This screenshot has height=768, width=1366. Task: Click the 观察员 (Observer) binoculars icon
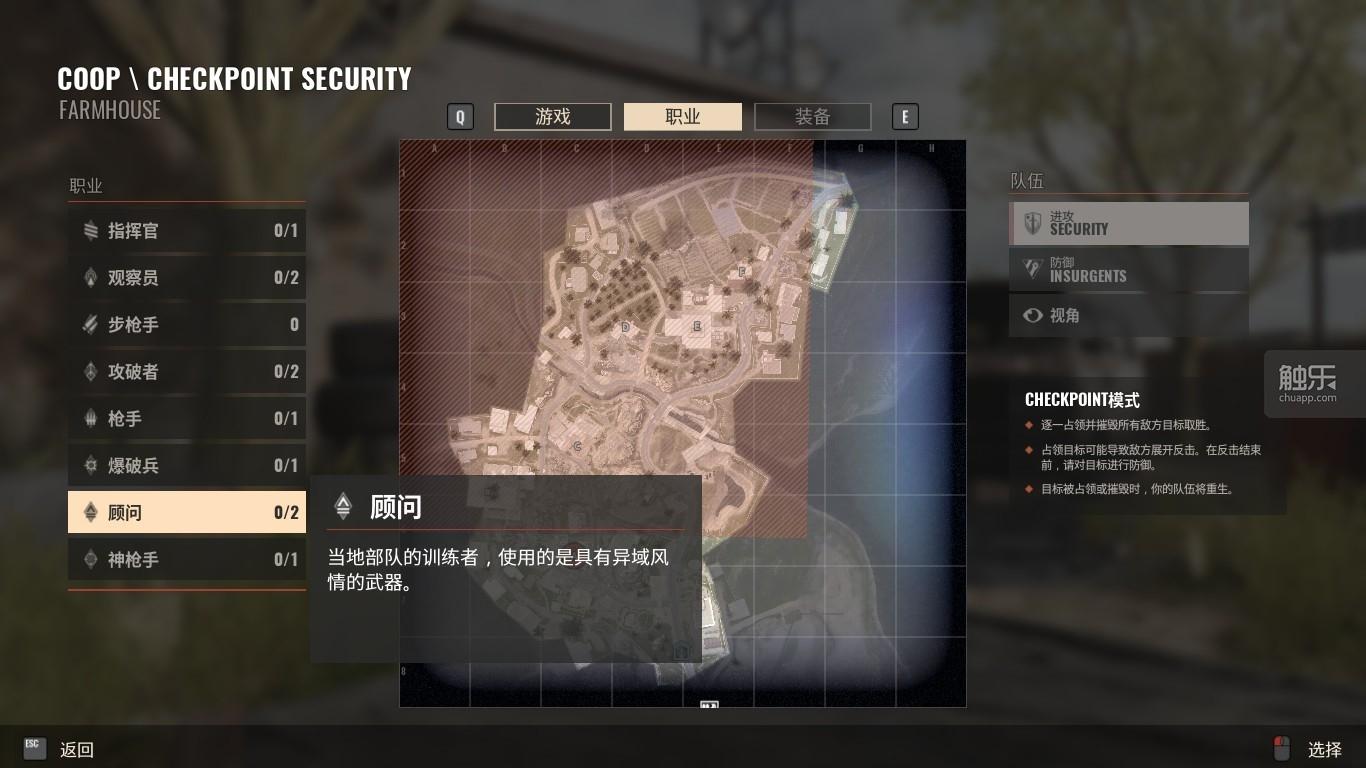[89, 278]
